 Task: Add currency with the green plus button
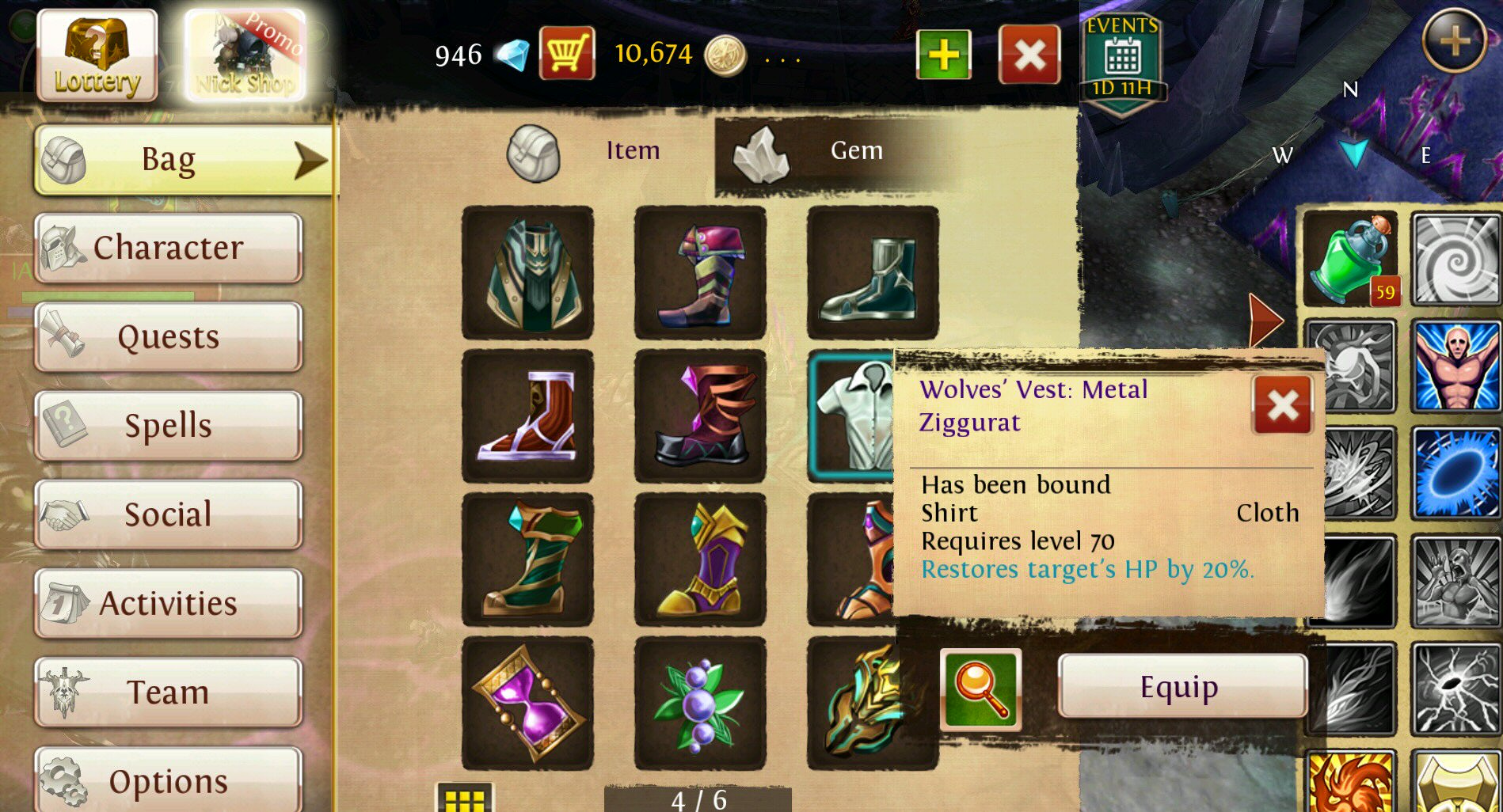click(x=943, y=55)
